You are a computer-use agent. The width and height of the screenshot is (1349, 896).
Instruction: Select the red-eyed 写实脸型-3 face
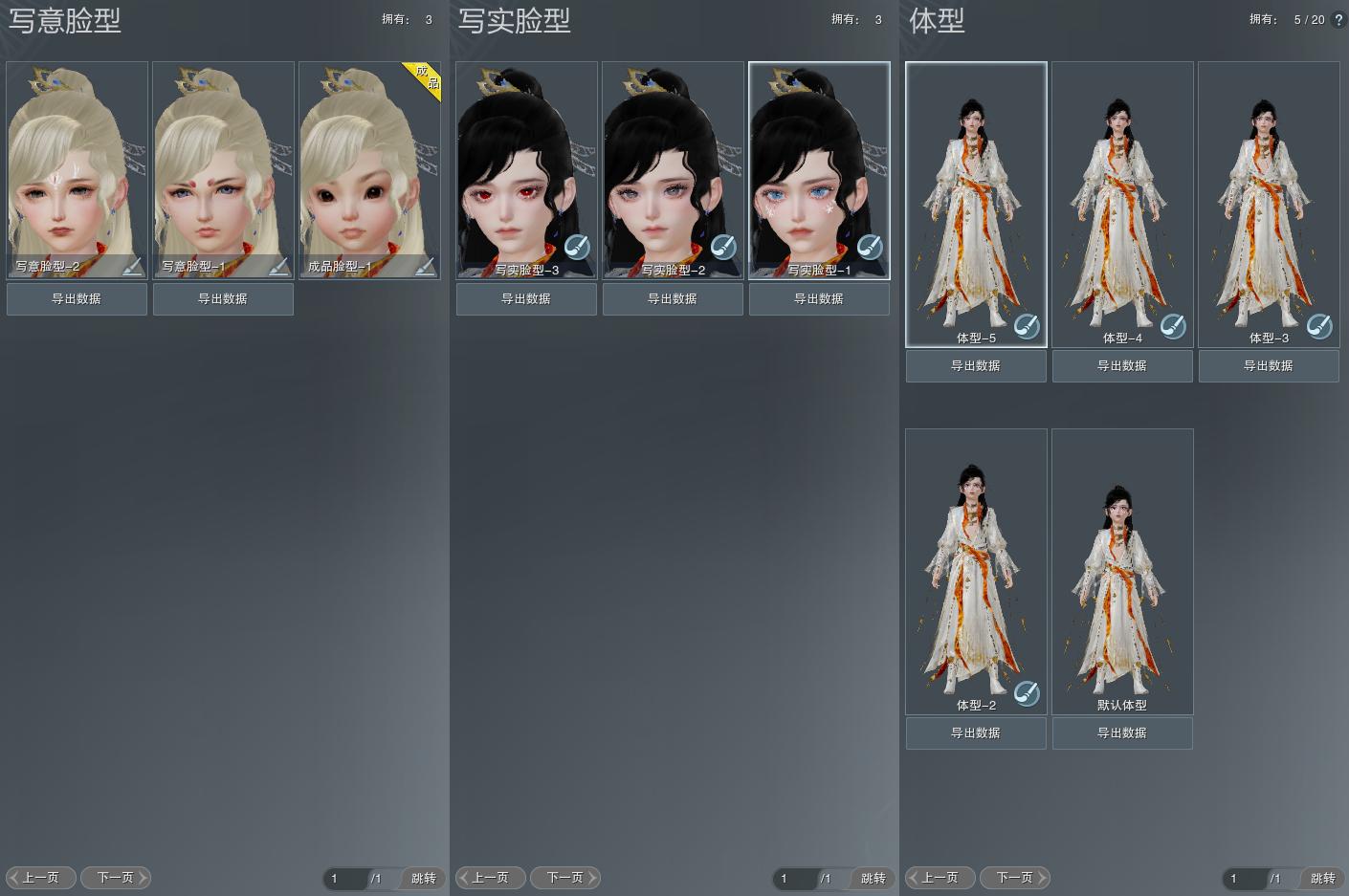526,163
